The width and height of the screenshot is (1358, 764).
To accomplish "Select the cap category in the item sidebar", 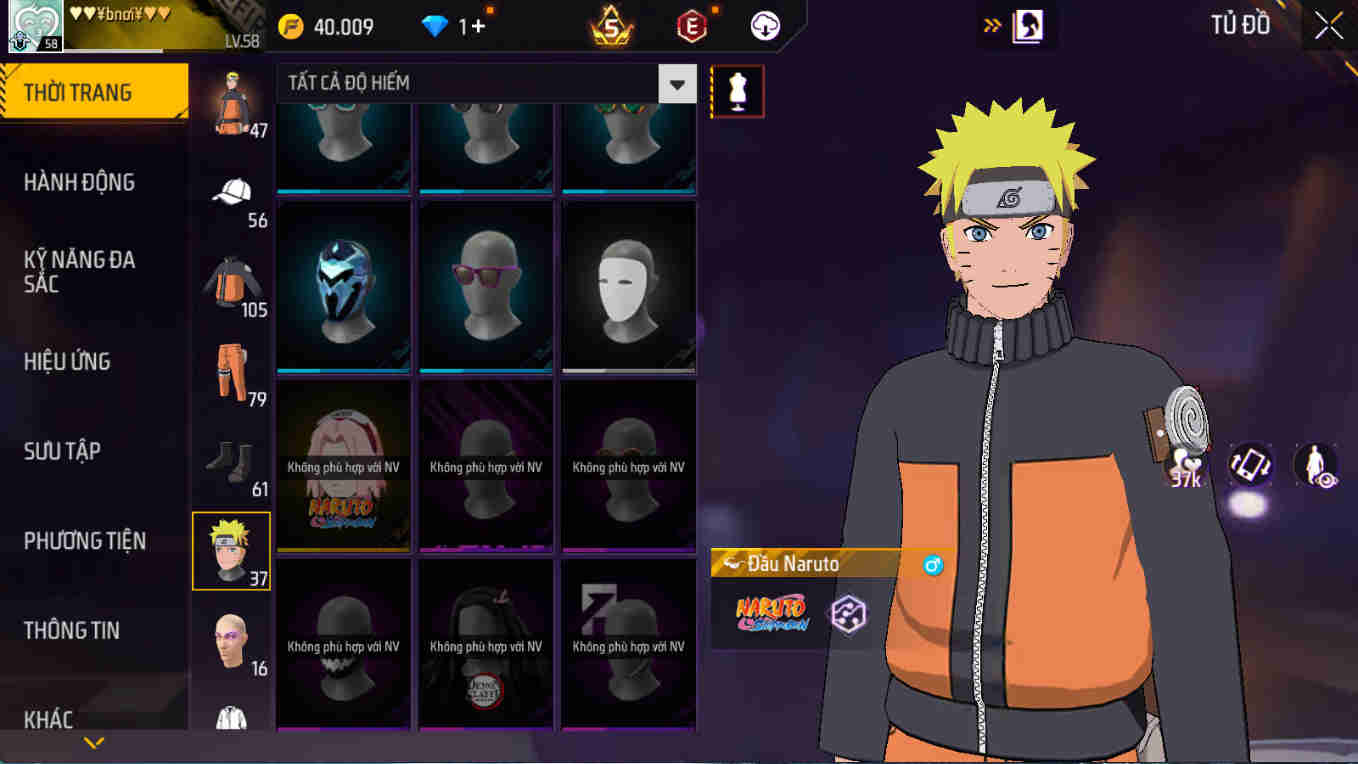I will 229,190.
